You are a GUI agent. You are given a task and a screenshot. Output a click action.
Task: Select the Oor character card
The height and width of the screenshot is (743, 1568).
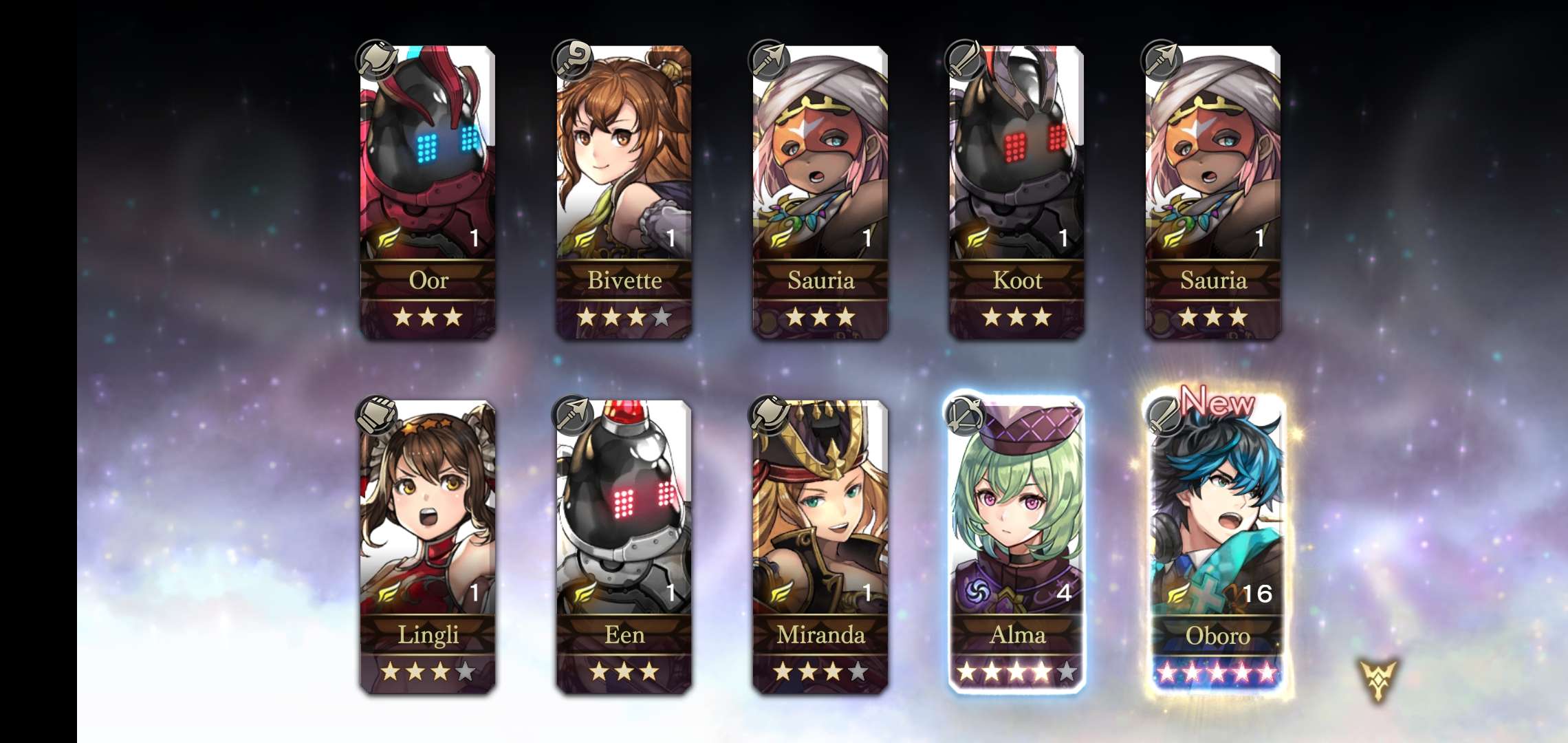(x=428, y=192)
